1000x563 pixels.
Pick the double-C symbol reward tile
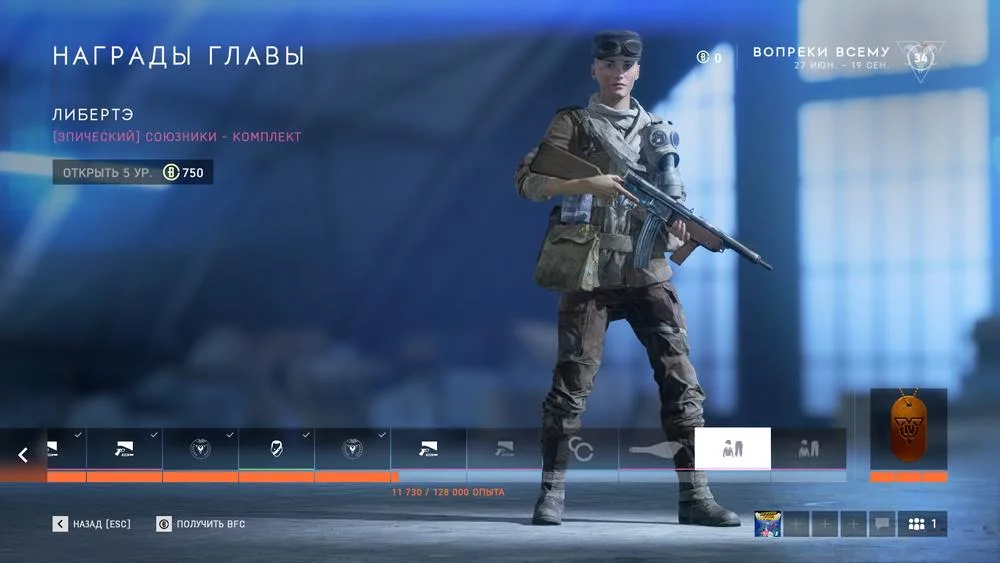(580, 449)
